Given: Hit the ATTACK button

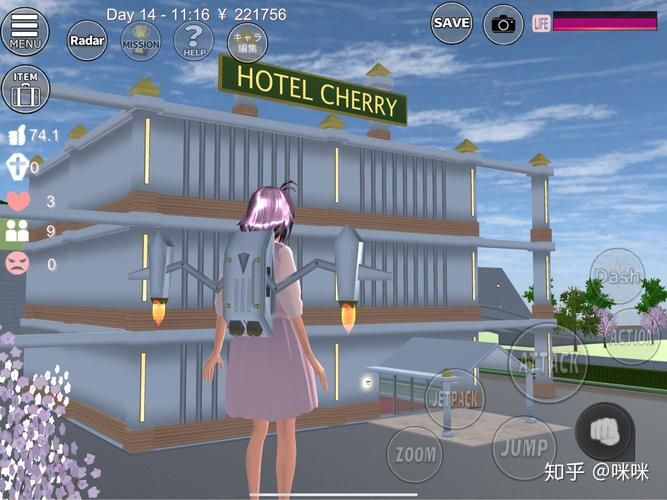Looking at the screenshot, I should coord(547,362).
